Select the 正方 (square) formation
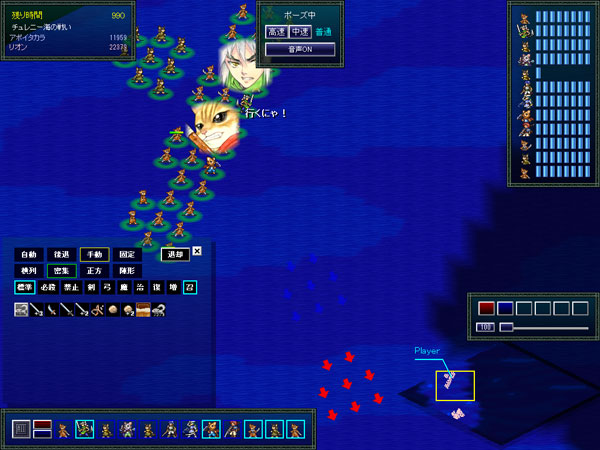The image size is (600, 450). [94, 271]
